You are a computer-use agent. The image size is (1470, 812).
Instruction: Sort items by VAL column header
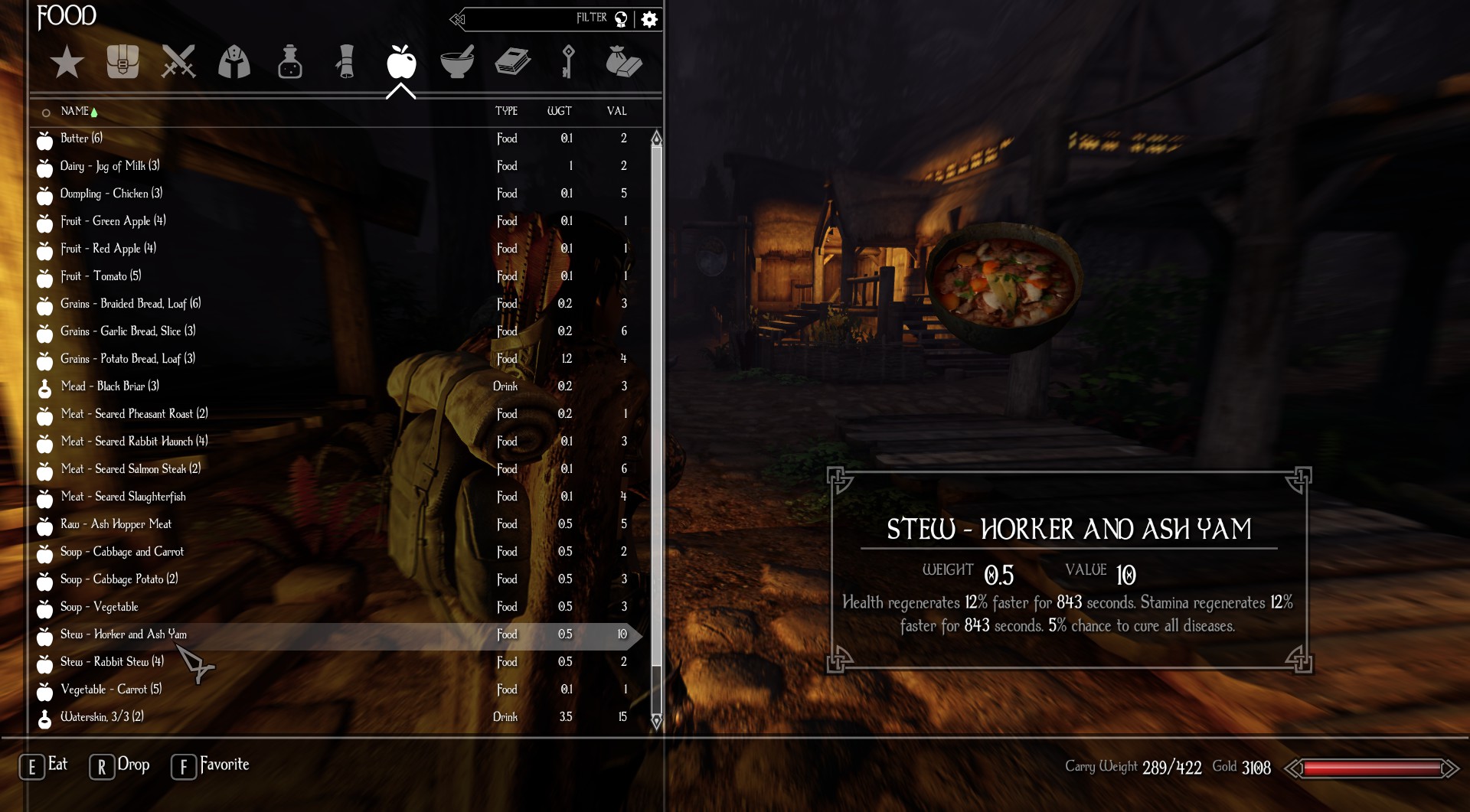616,111
